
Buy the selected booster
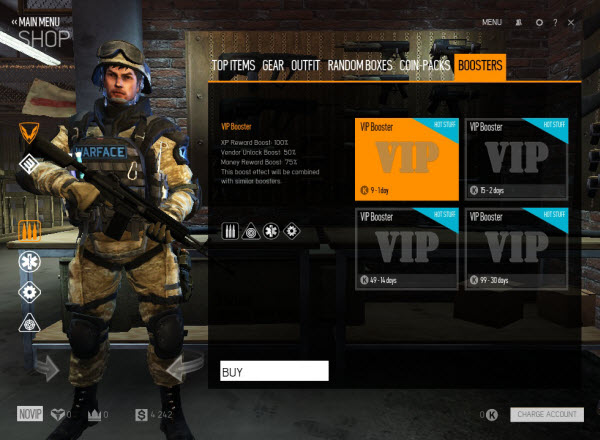(274, 372)
